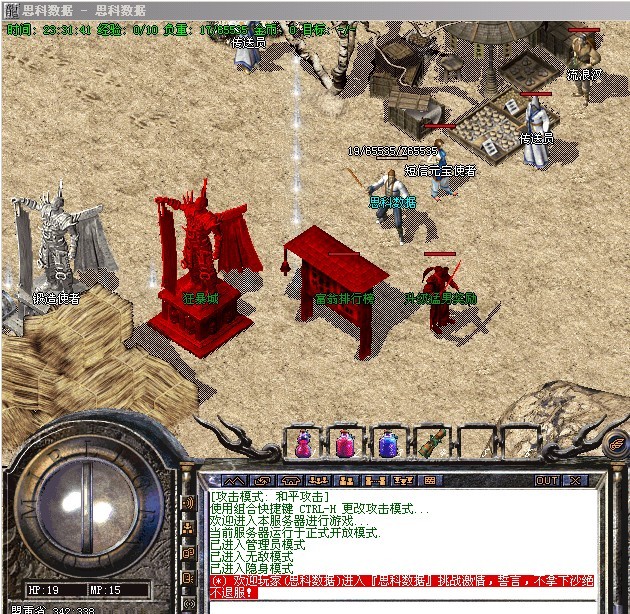Use the blue potion in the belt
The image size is (630, 614).
point(390,444)
